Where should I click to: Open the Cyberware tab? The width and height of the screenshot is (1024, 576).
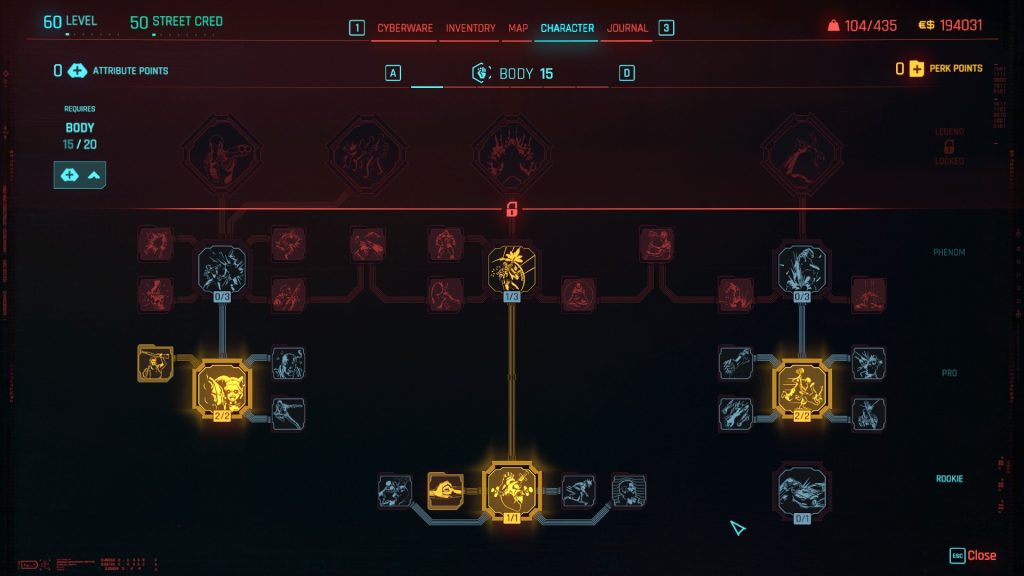click(x=404, y=28)
